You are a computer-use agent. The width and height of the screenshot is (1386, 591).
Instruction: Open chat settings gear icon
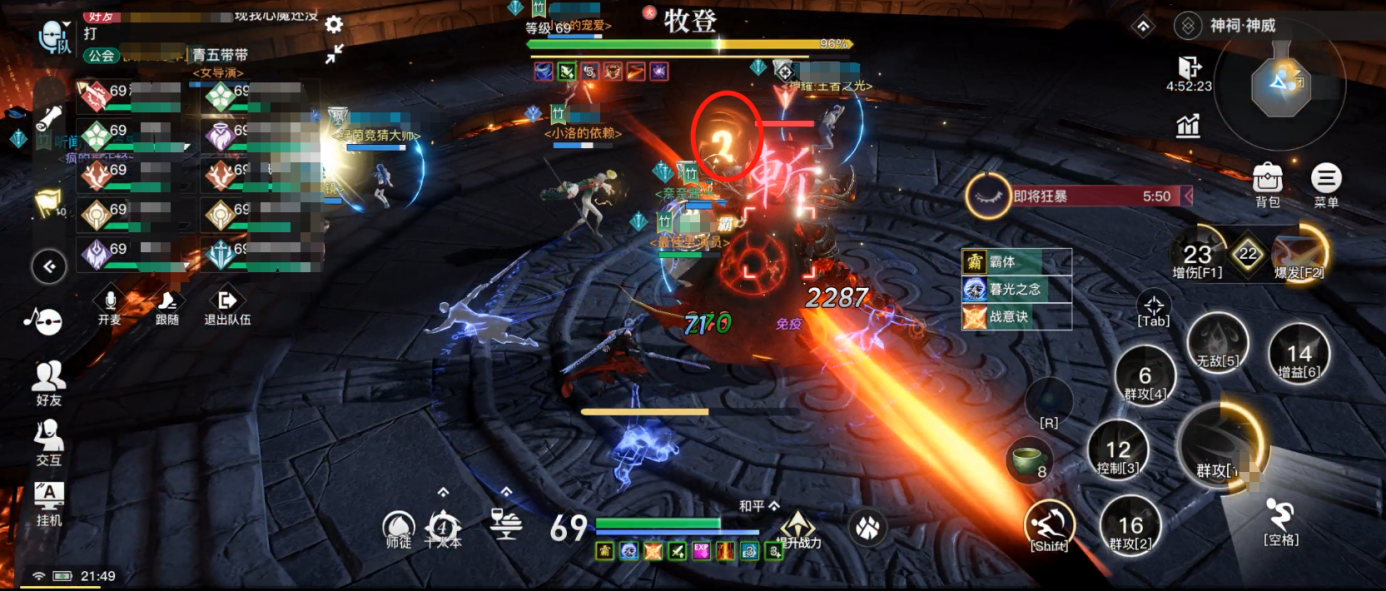(x=334, y=24)
